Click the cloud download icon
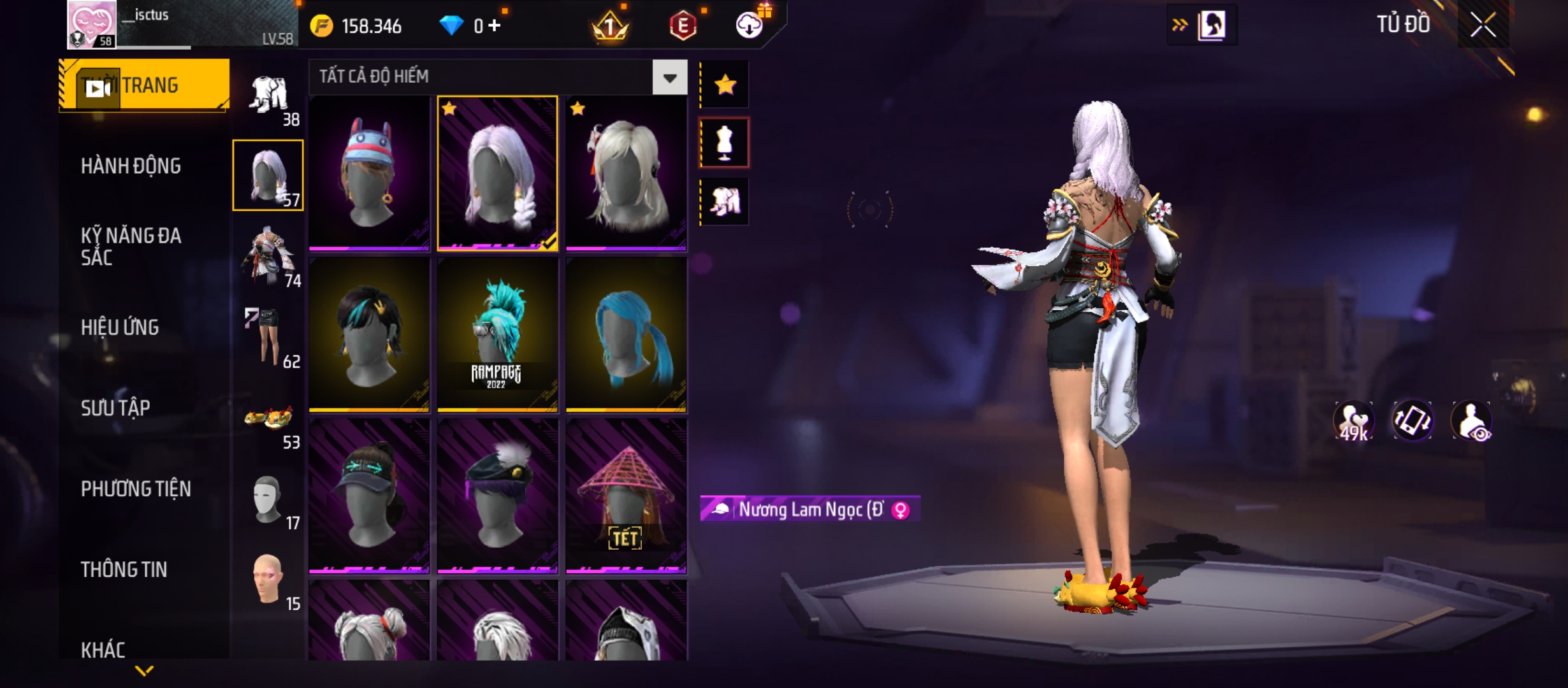This screenshot has width=1568, height=688. [750, 25]
